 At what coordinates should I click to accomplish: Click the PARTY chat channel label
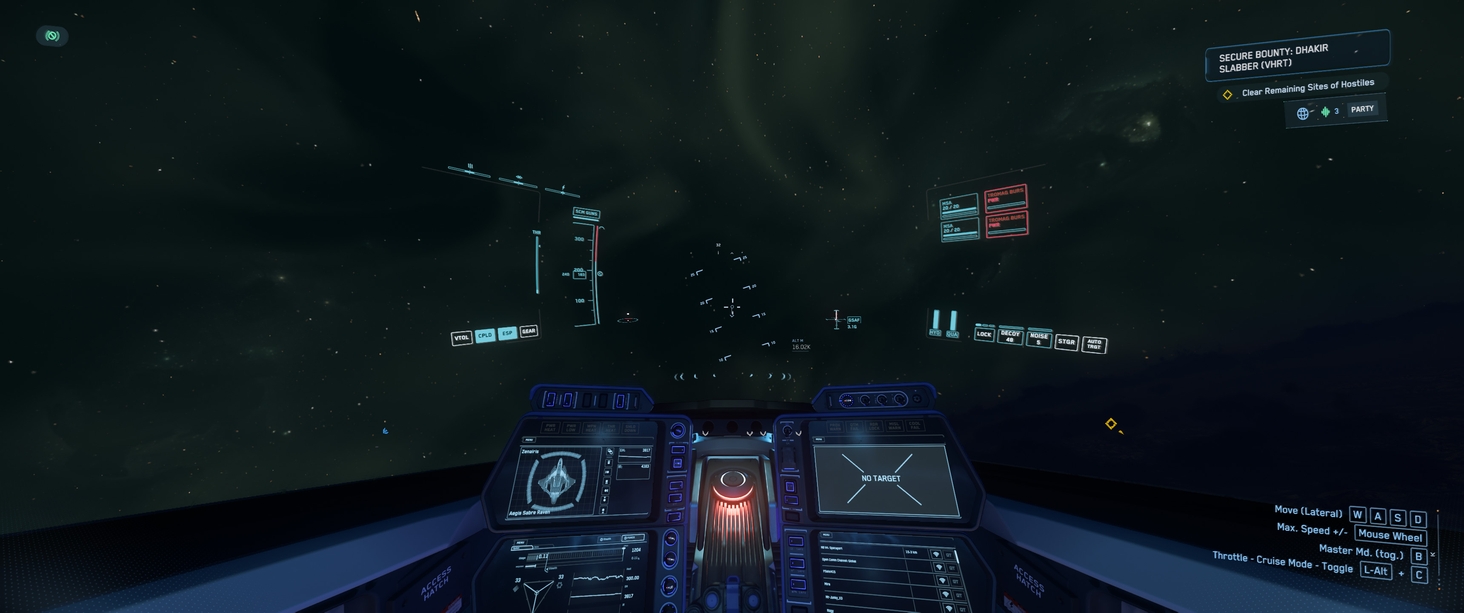point(1362,109)
